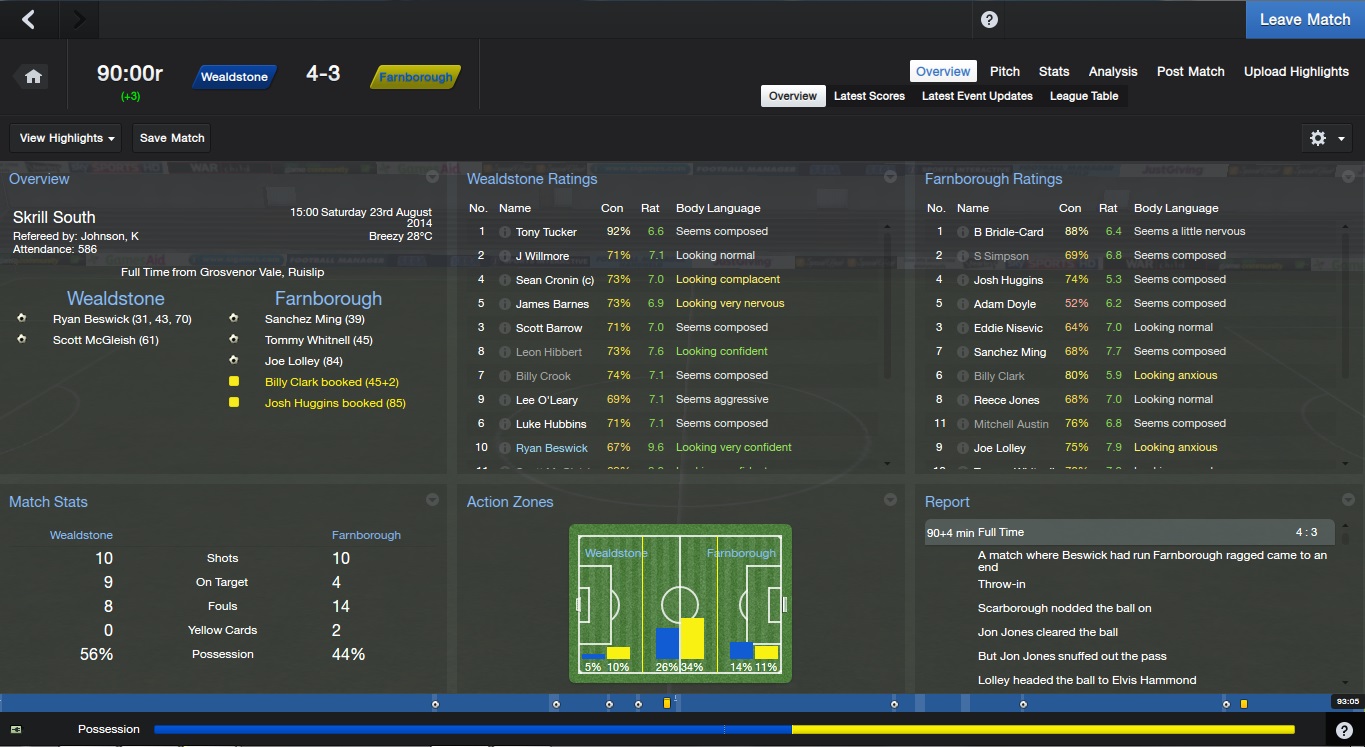Click the Wealdstone team badge in header

point(234,77)
